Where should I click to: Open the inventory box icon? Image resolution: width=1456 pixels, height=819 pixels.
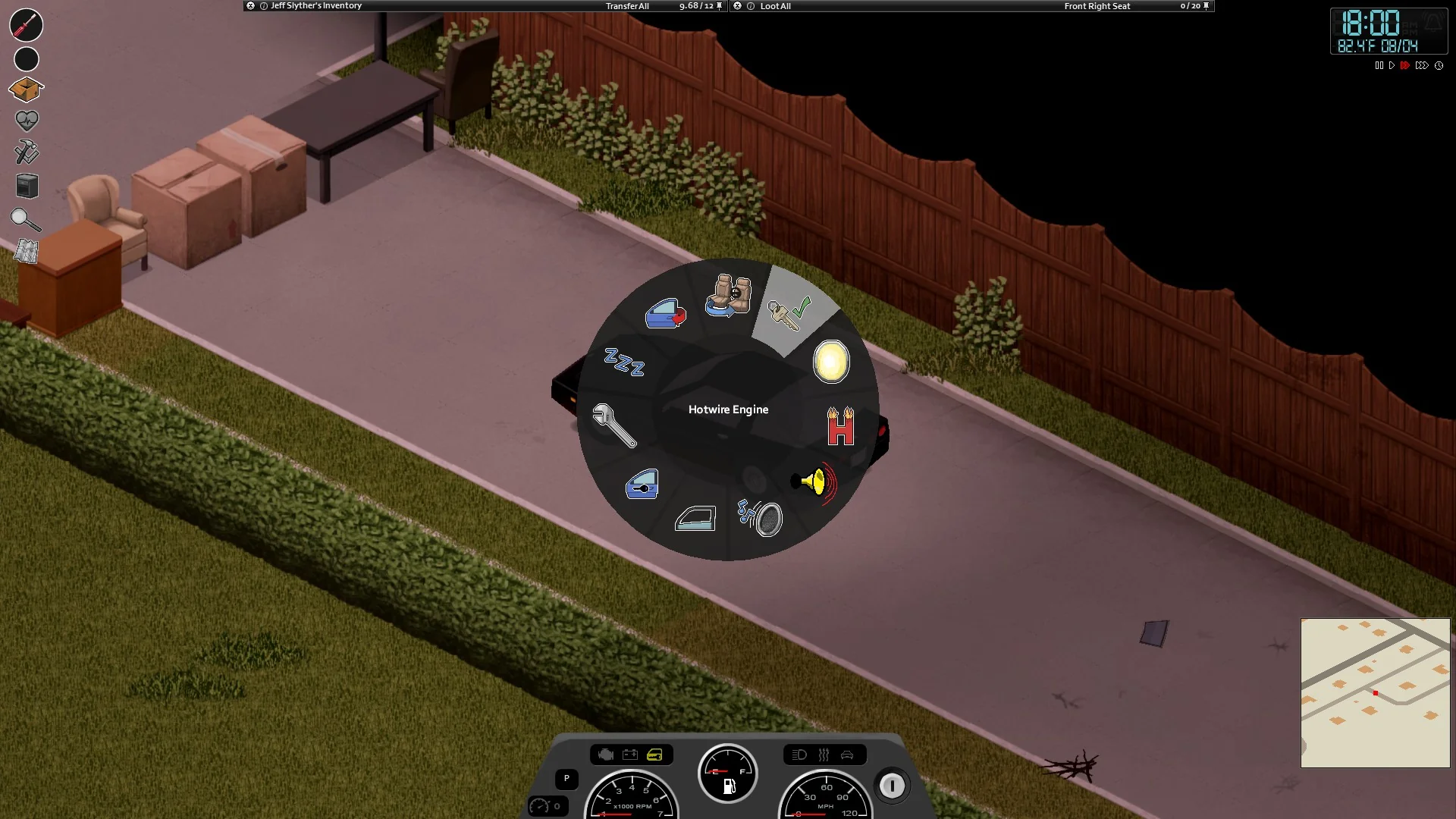(x=26, y=90)
